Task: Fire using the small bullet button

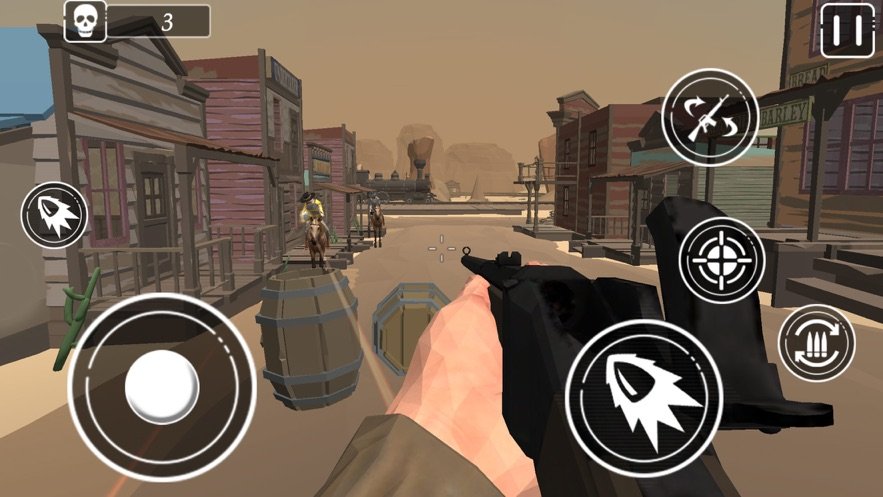Action: pos(54,215)
